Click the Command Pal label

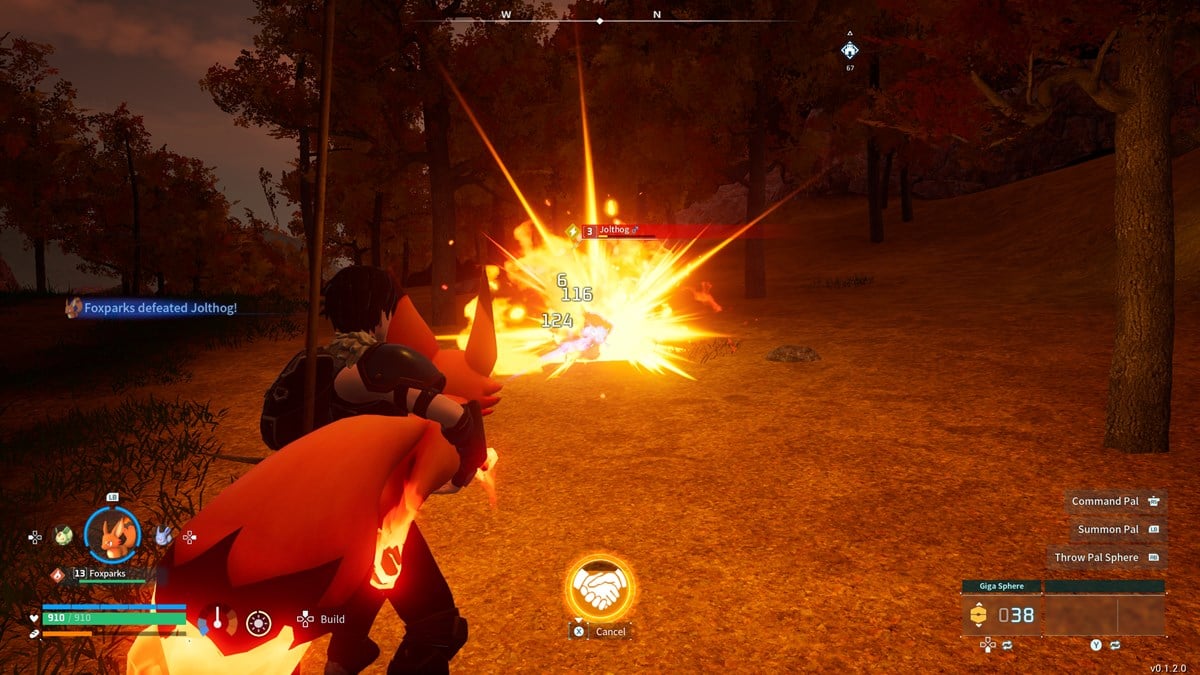click(x=1104, y=501)
